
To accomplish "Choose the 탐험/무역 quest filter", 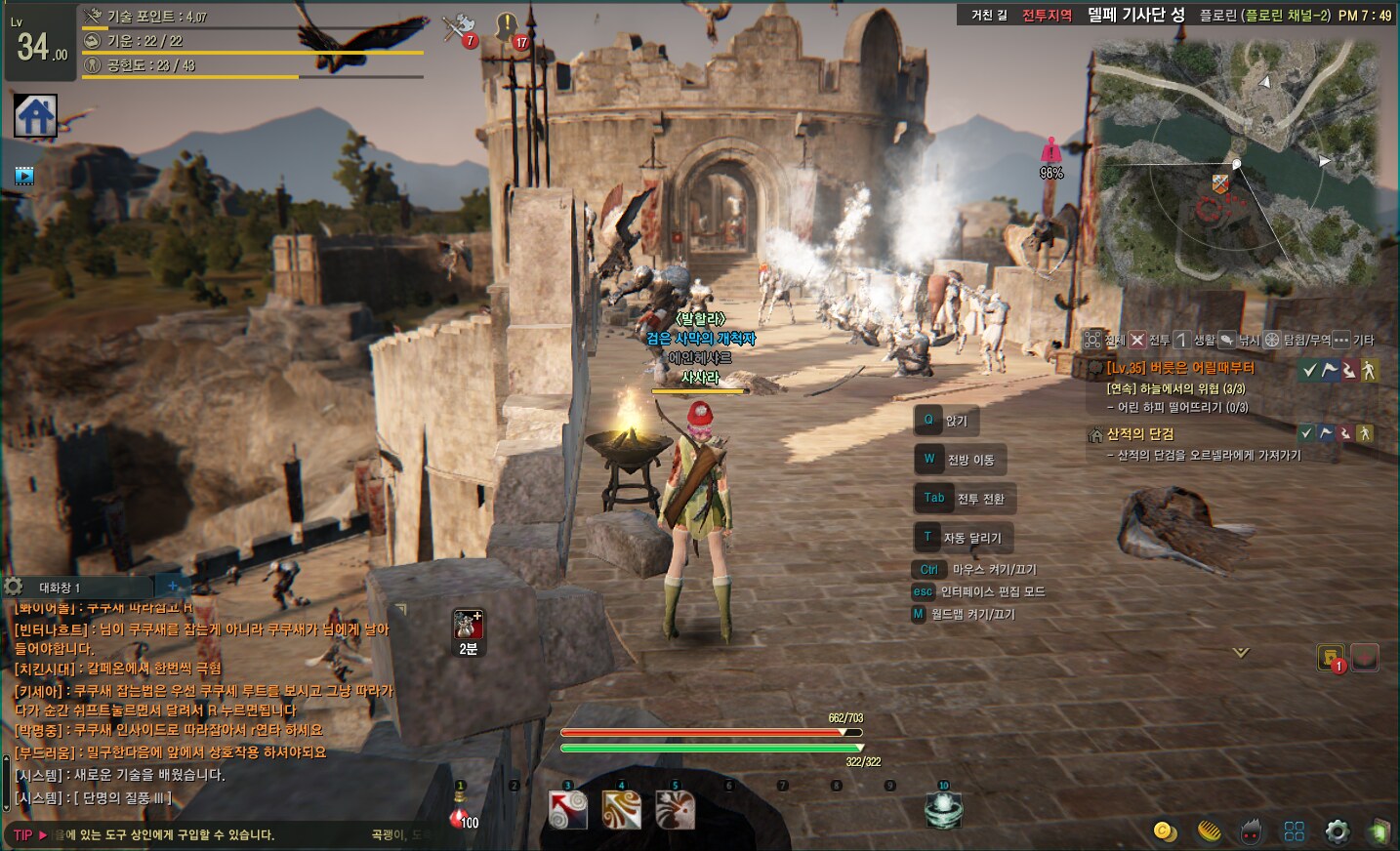I will tap(1297, 340).
